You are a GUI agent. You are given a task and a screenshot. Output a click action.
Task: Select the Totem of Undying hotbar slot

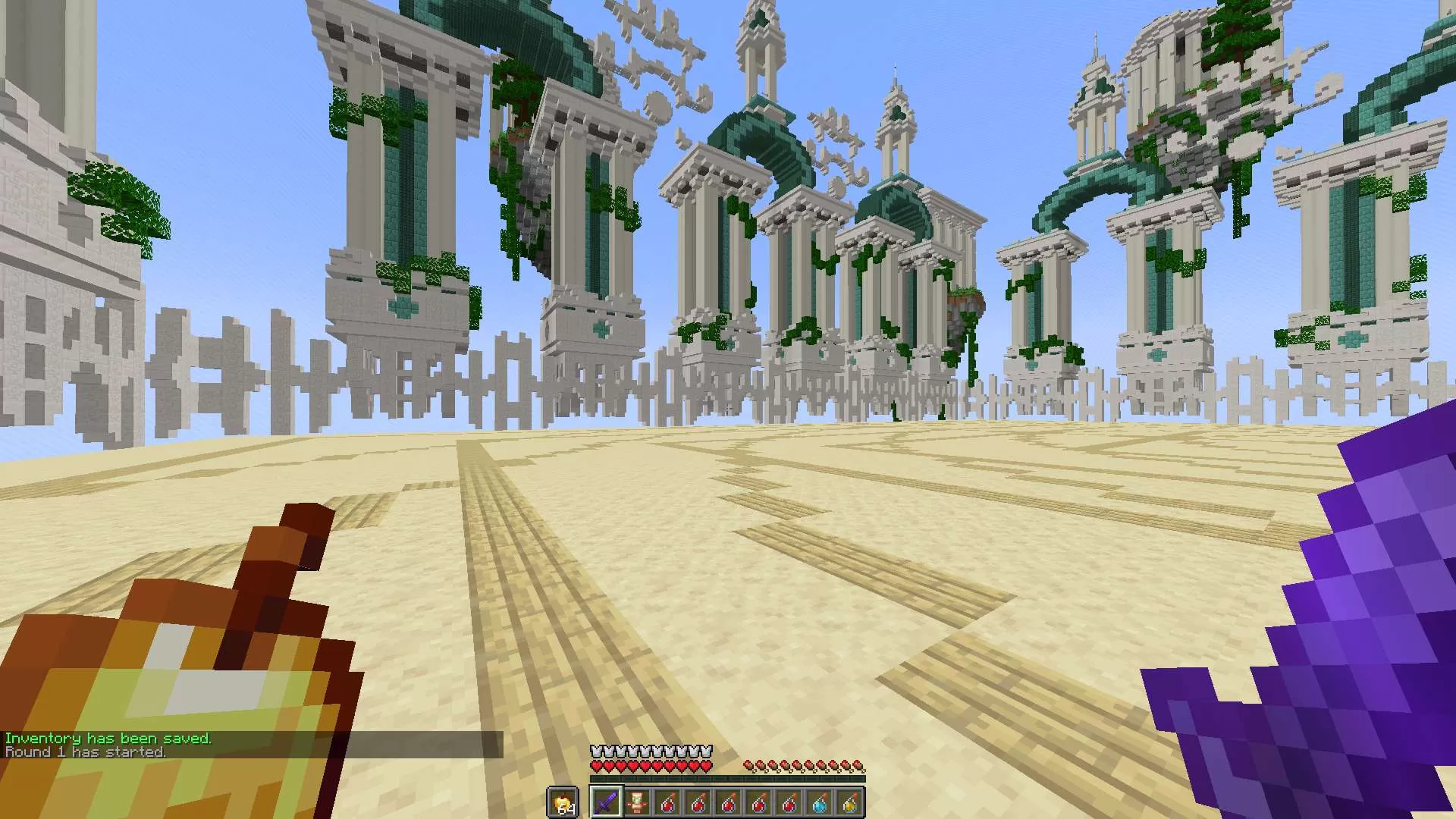637,802
